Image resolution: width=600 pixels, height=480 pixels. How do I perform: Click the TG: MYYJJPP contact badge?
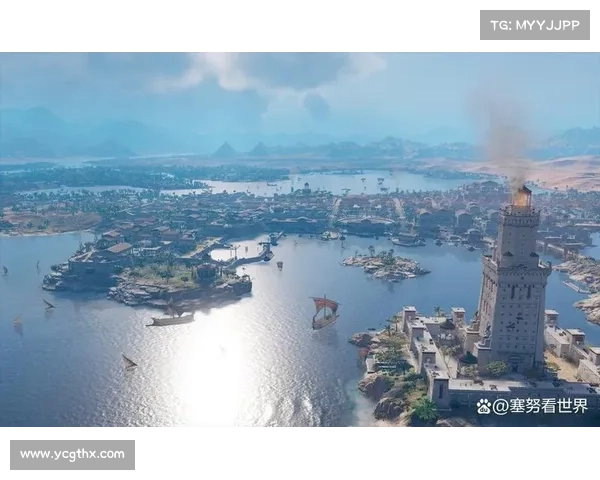tap(535, 25)
